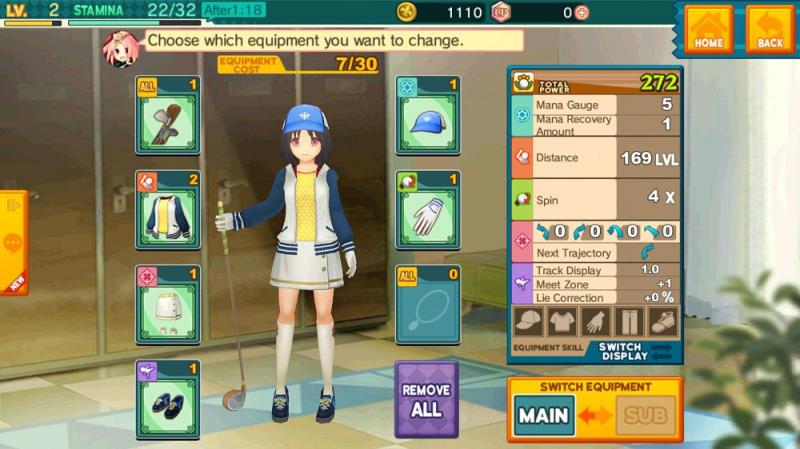Return with the BACK button
The height and width of the screenshot is (449, 800).
(x=770, y=29)
